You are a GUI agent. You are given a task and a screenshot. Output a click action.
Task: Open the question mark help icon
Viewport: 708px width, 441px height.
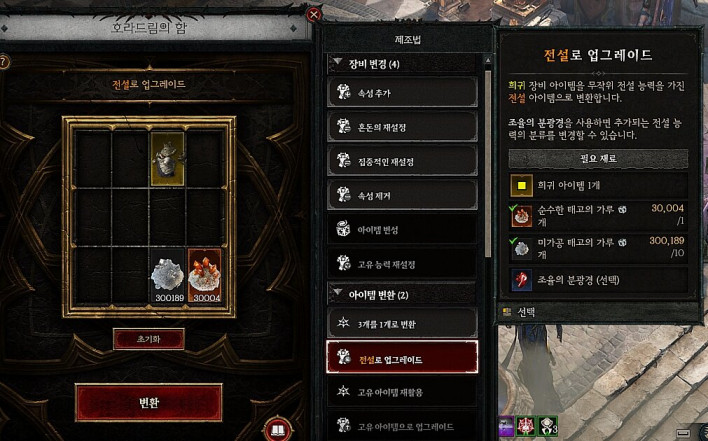5,62
